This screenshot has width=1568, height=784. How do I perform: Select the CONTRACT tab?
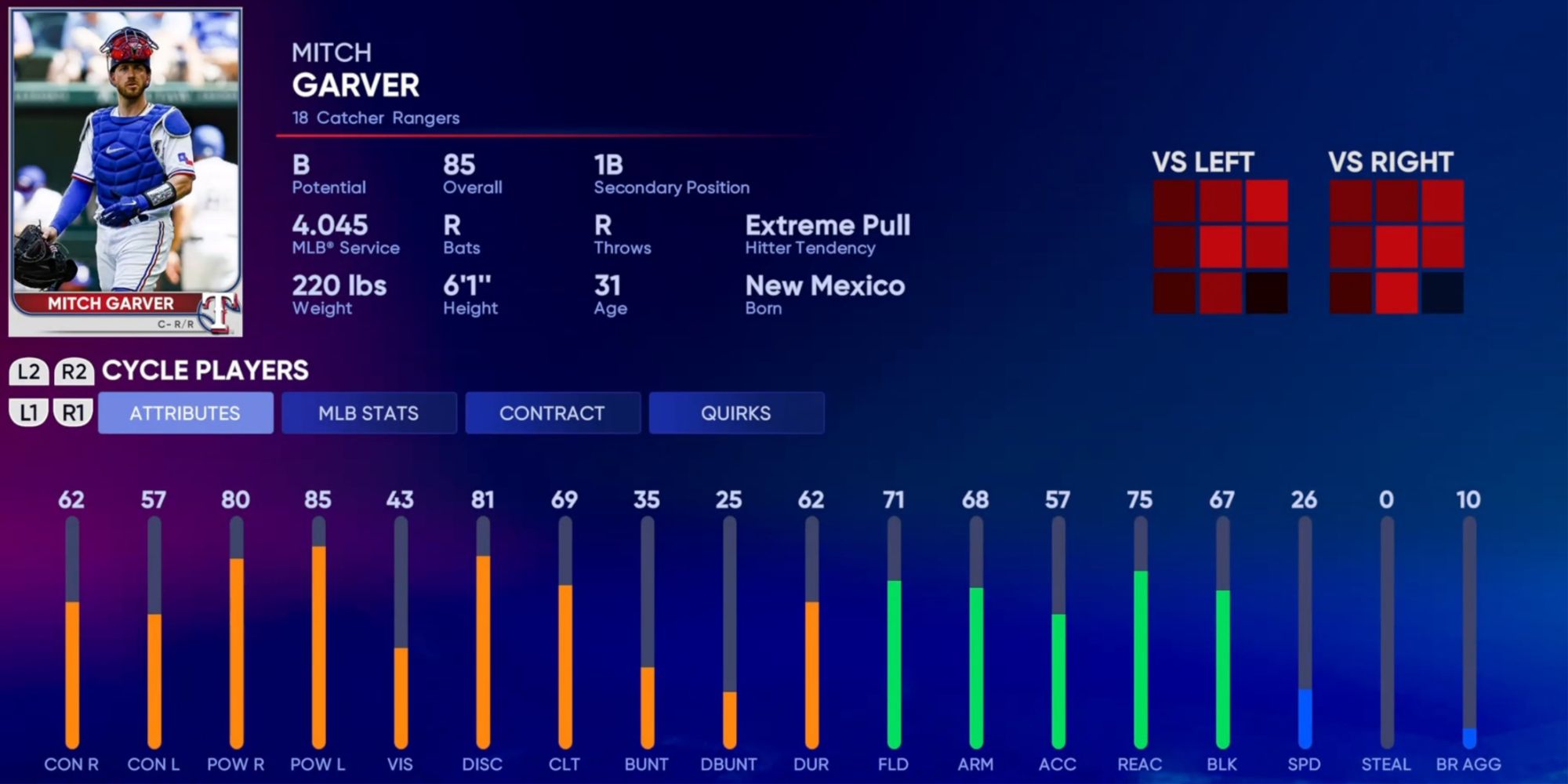(553, 412)
